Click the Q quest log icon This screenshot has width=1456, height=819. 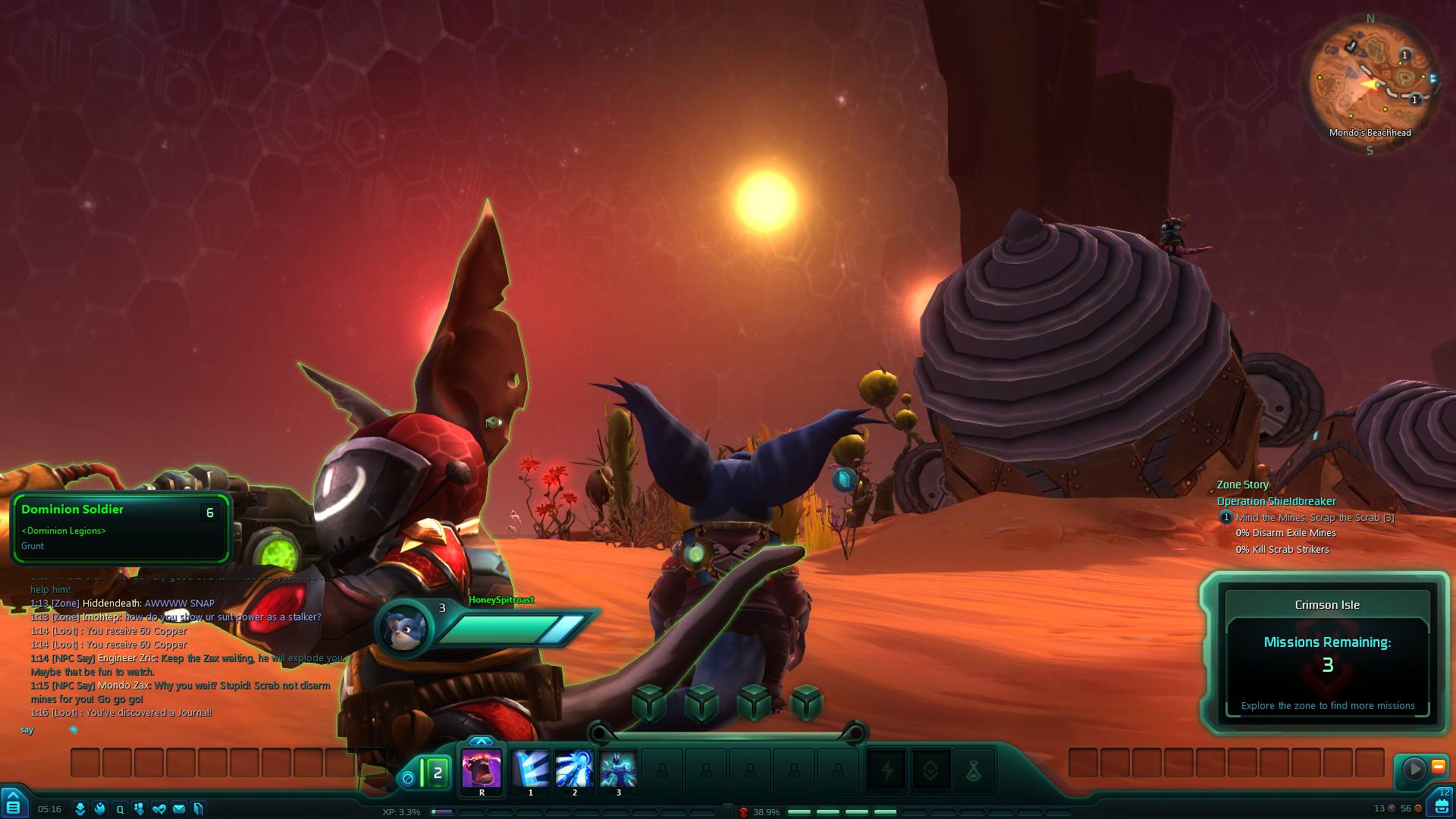tap(120, 809)
